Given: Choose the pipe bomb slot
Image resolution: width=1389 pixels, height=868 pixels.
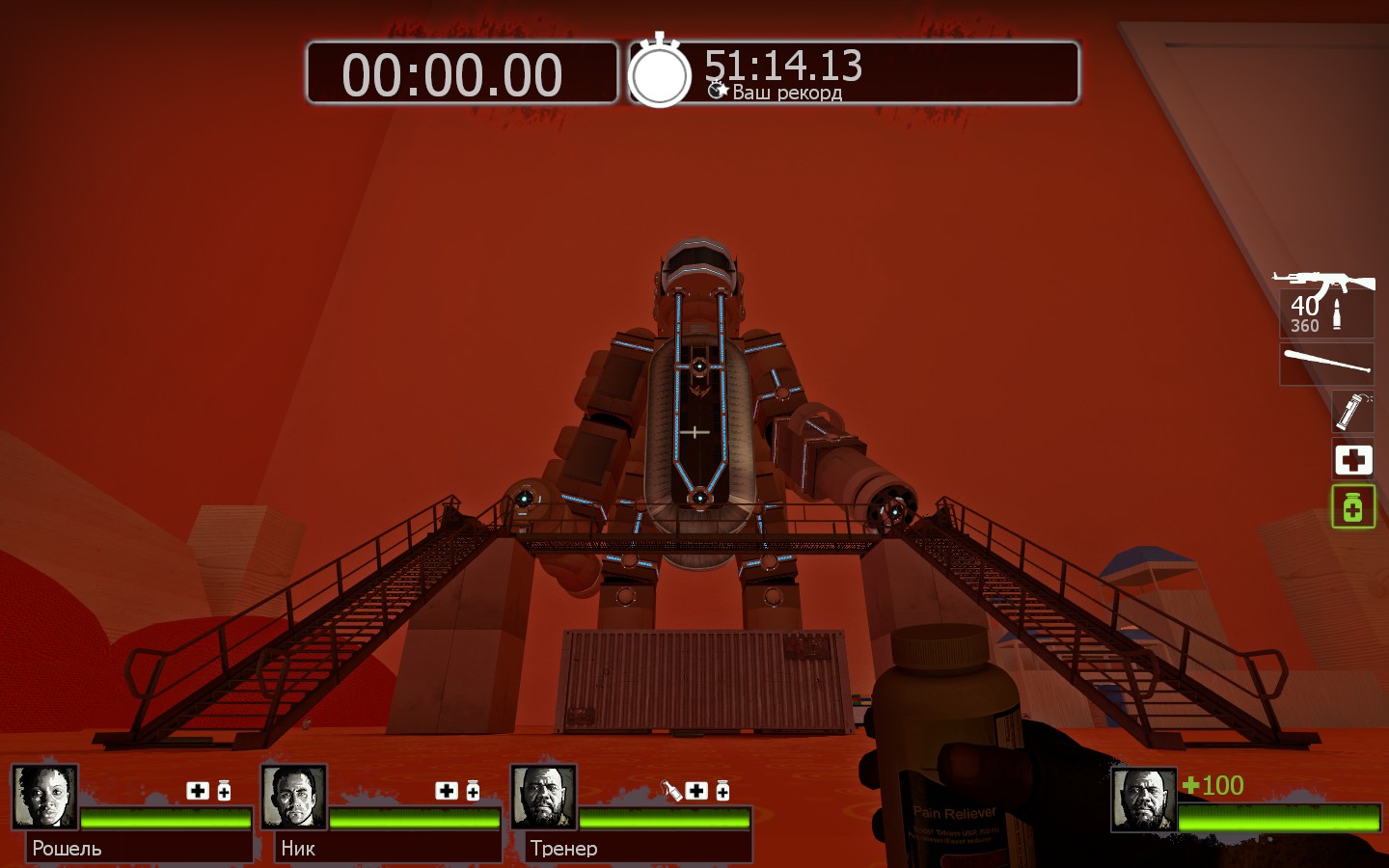Looking at the screenshot, I should 1352,412.
